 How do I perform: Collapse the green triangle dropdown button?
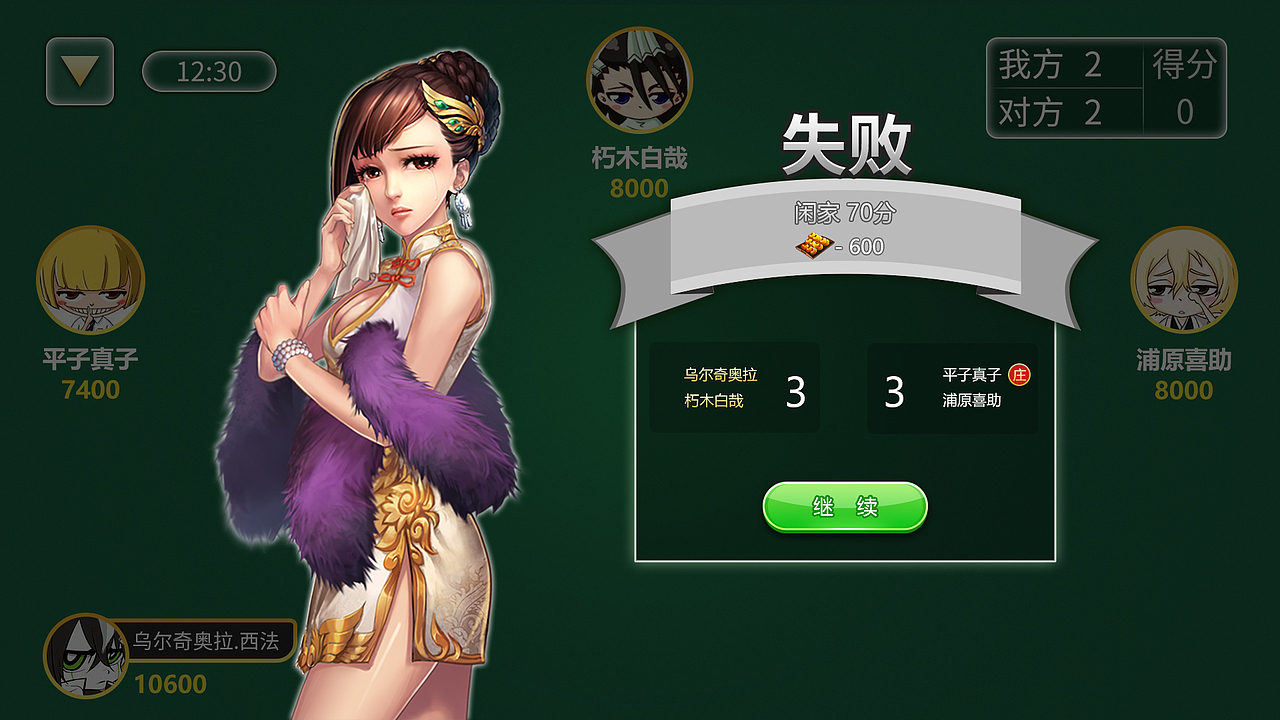coord(80,72)
